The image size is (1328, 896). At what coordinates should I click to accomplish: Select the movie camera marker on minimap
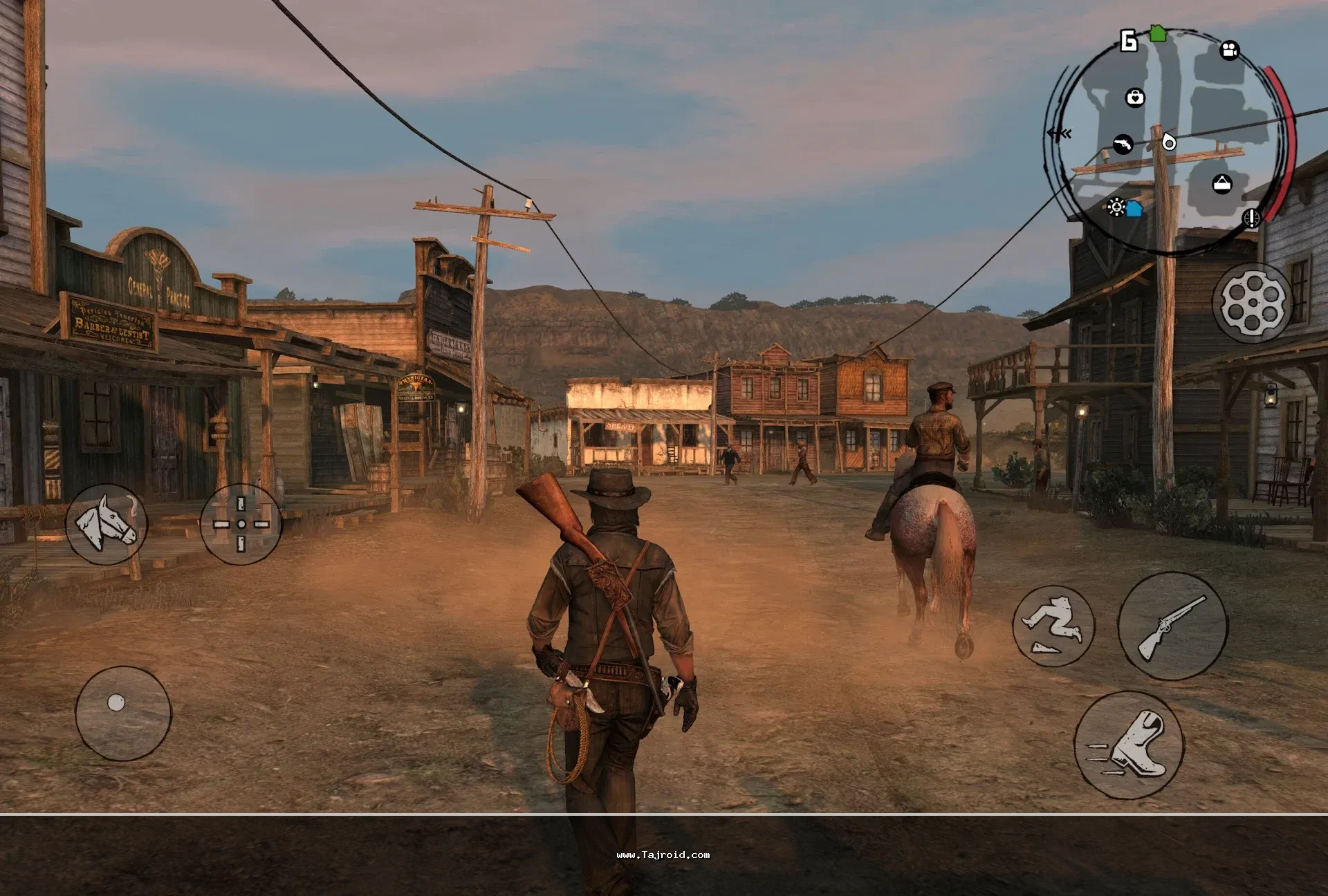(x=1229, y=50)
